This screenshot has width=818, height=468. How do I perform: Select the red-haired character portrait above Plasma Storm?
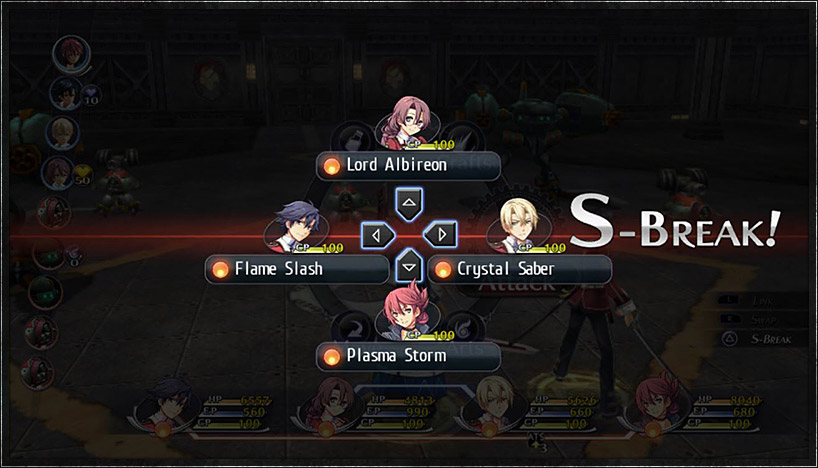point(408,311)
